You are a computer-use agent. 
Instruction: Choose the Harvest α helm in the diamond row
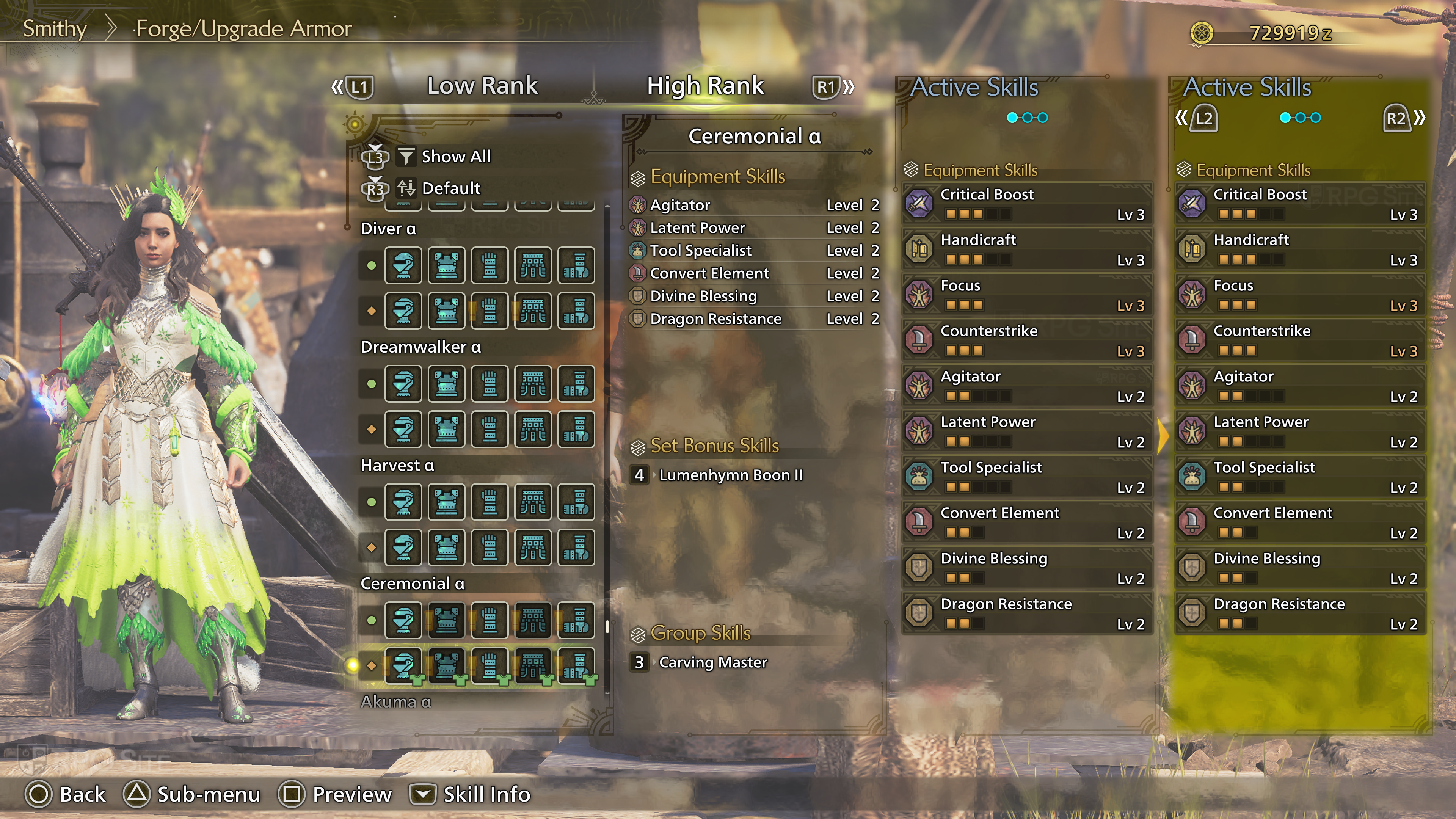point(403,547)
